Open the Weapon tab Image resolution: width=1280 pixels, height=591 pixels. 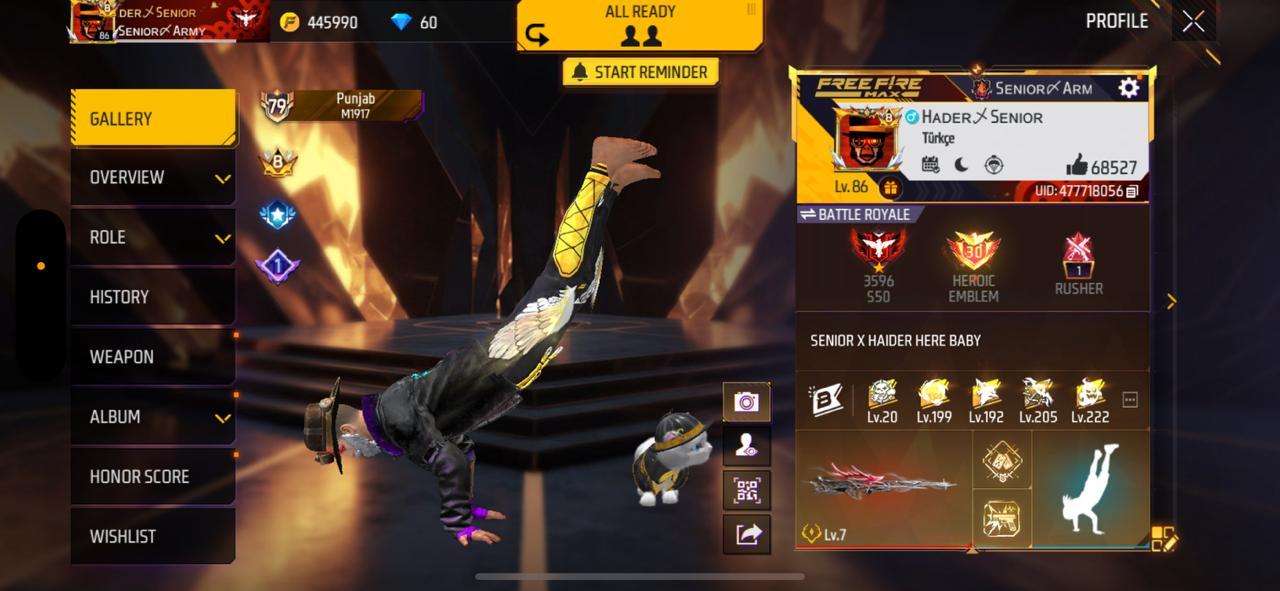pyautogui.click(x=153, y=357)
